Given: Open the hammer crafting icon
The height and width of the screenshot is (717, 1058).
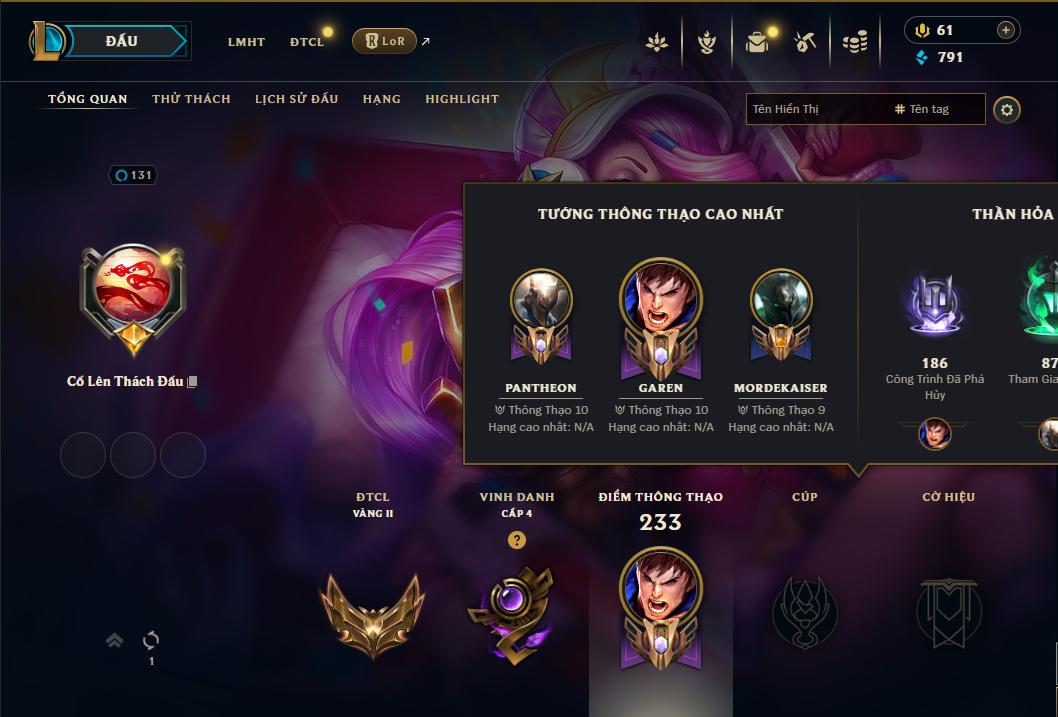Looking at the screenshot, I should tap(805, 42).
